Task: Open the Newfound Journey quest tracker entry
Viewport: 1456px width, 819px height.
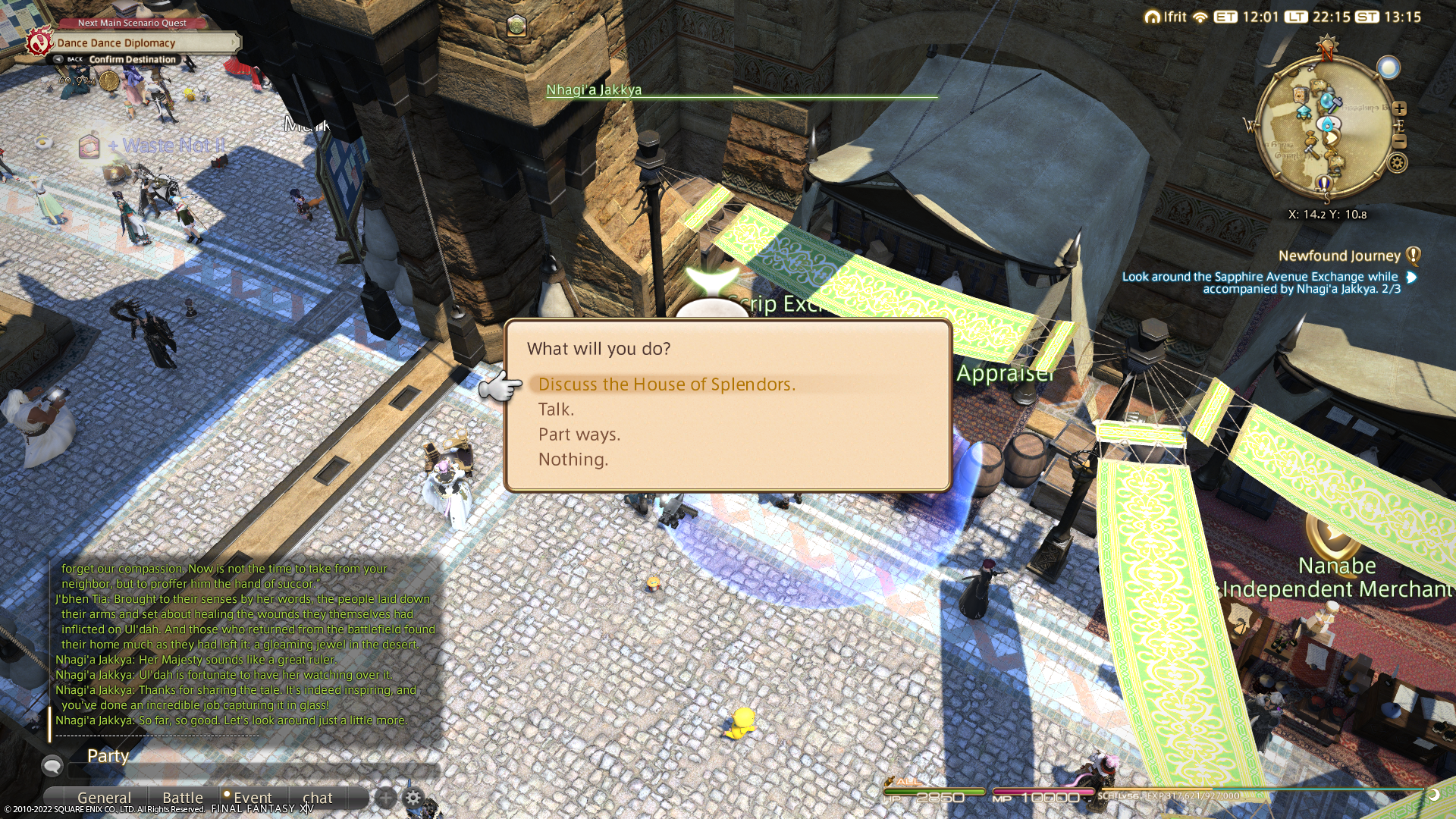Action: 1338,256
